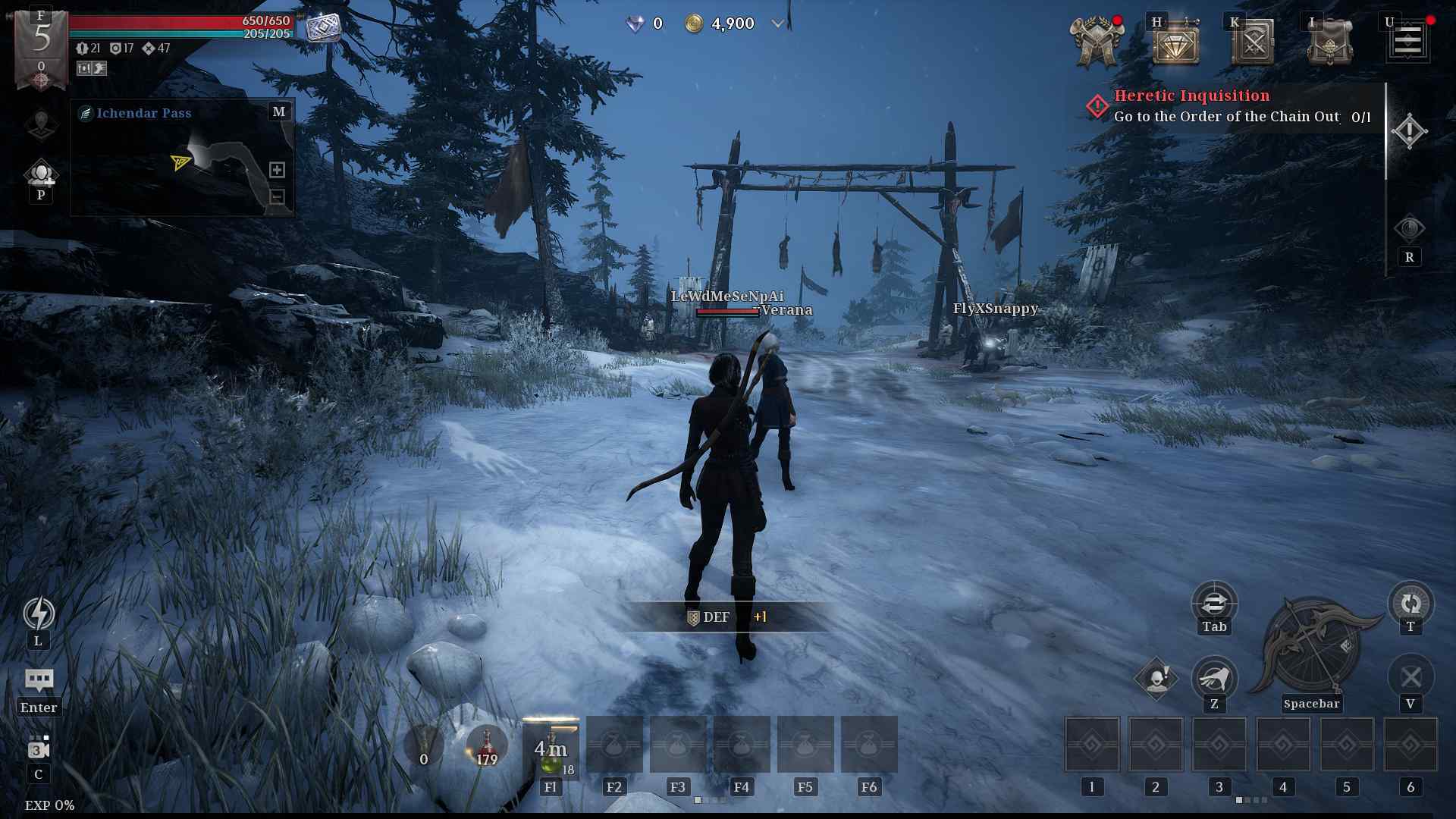Open the crossed-swords skill book
Image resolution: width=1456 pixels, height=819 pixels.
click(1253, 44)
